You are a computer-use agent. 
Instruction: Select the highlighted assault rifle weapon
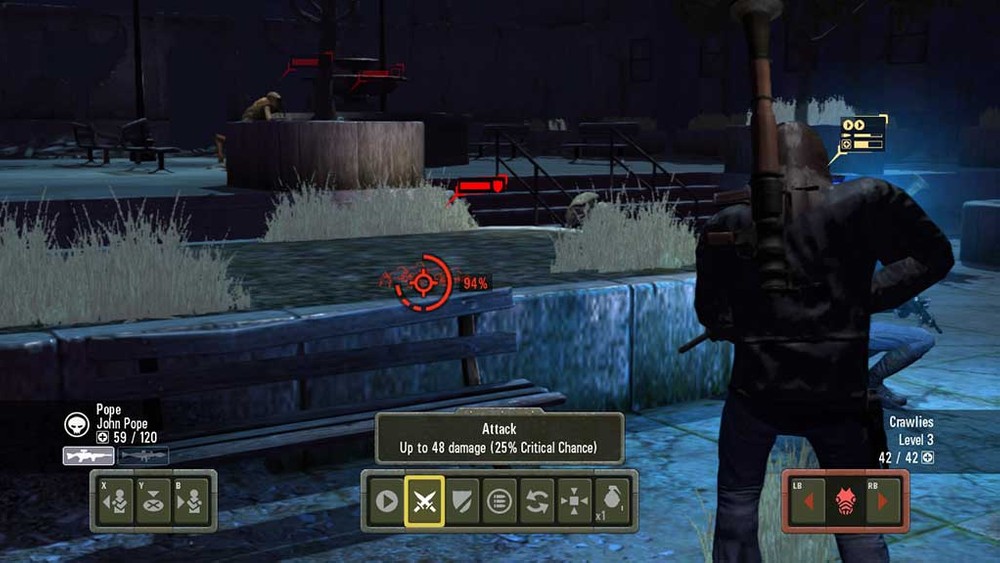tap(88, 456)
